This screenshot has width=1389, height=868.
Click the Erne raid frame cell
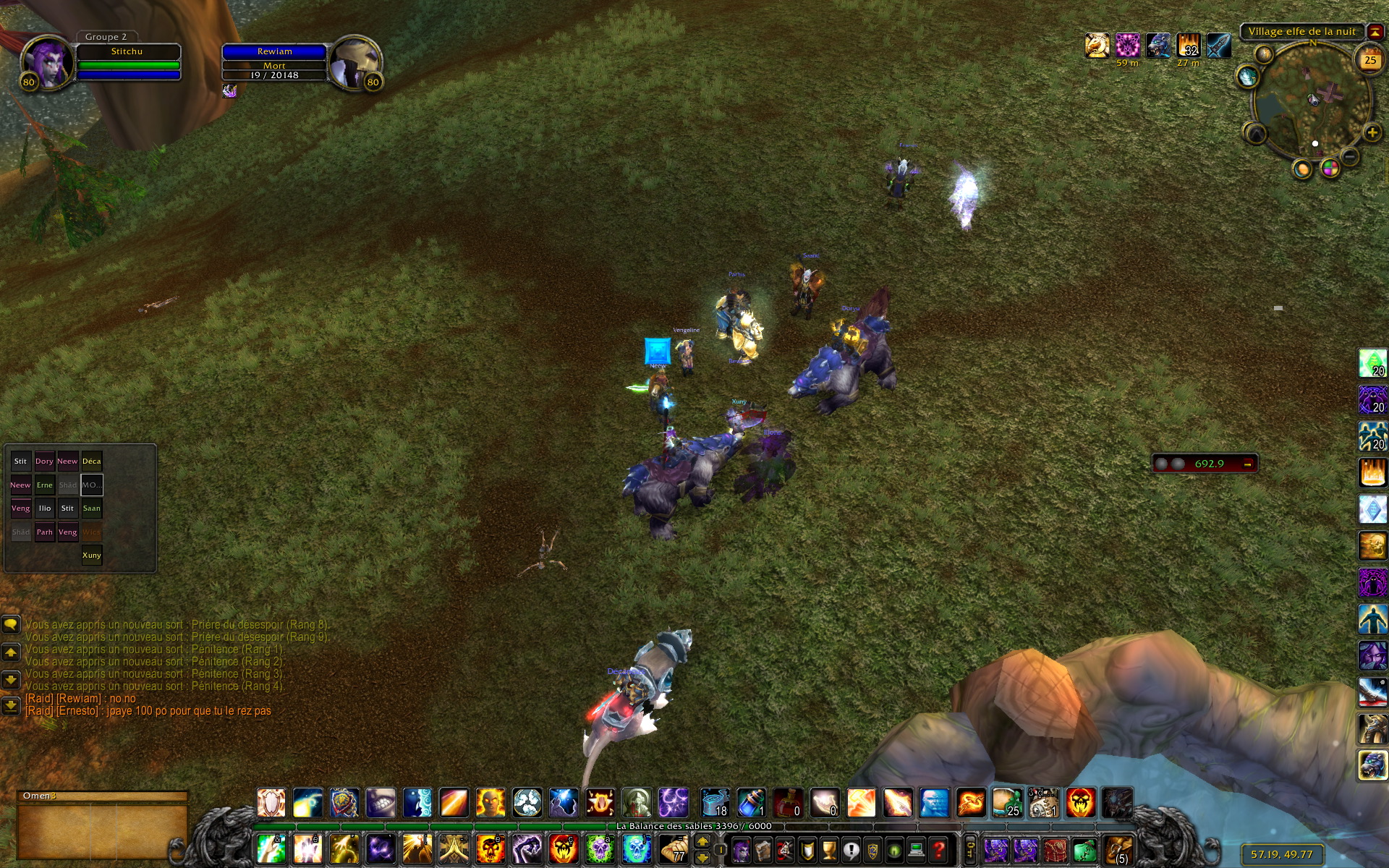pos(44,485)
